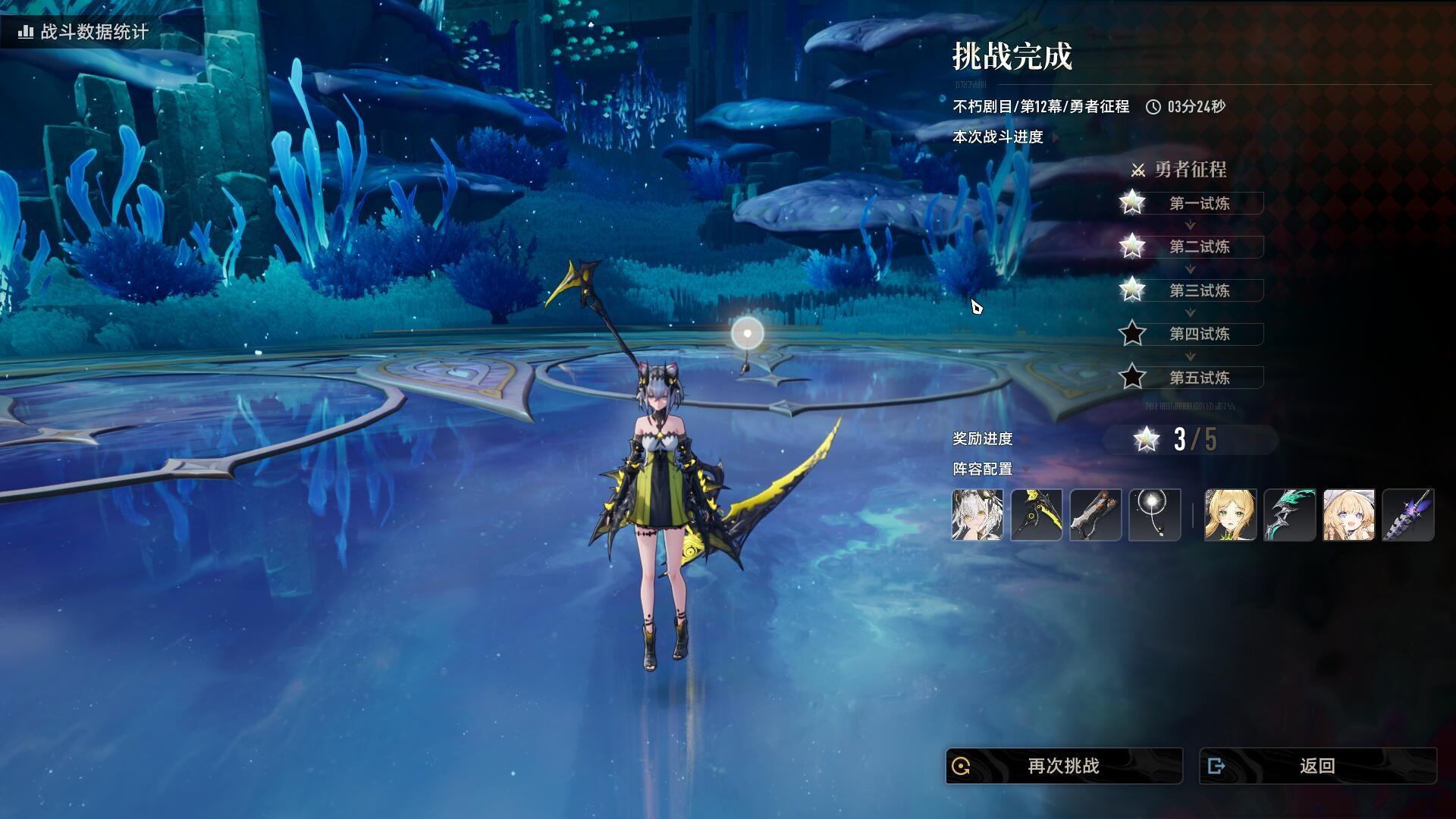
Task: Inspect the yellow-black scythe weapon icon
Action: [x=1037, y=515]
